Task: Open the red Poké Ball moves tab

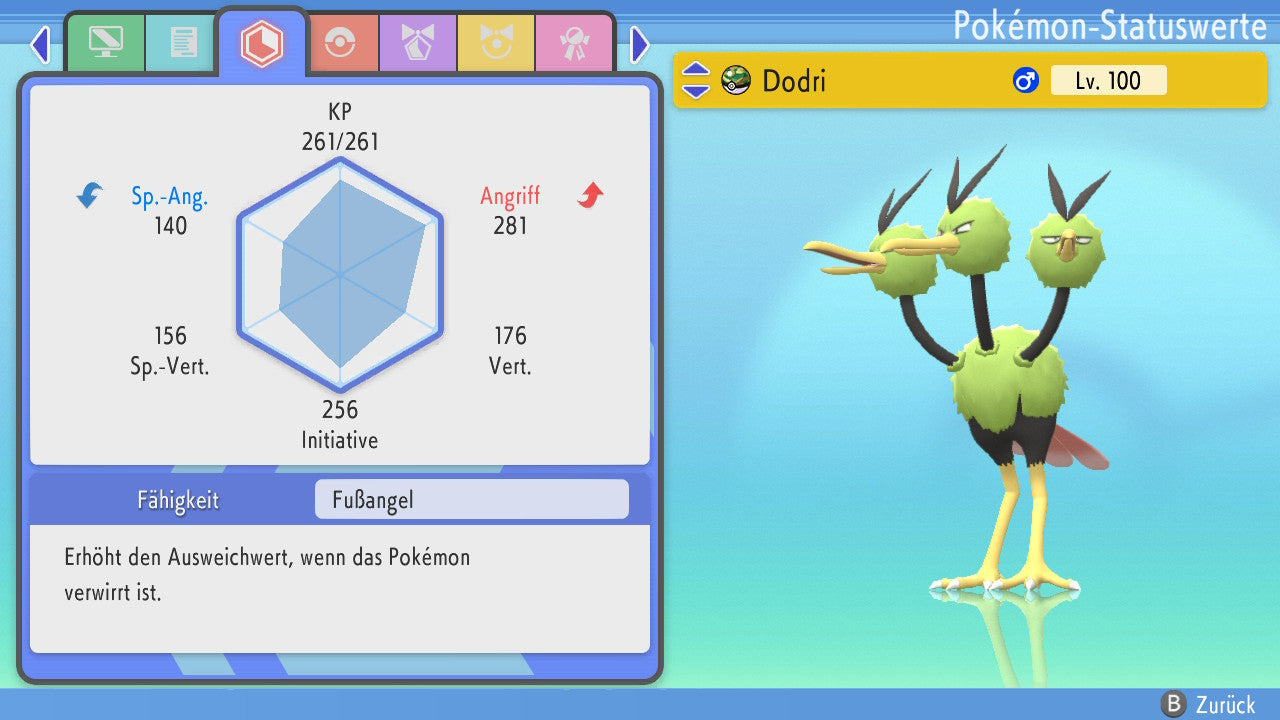Action: [x=340, y=42]
